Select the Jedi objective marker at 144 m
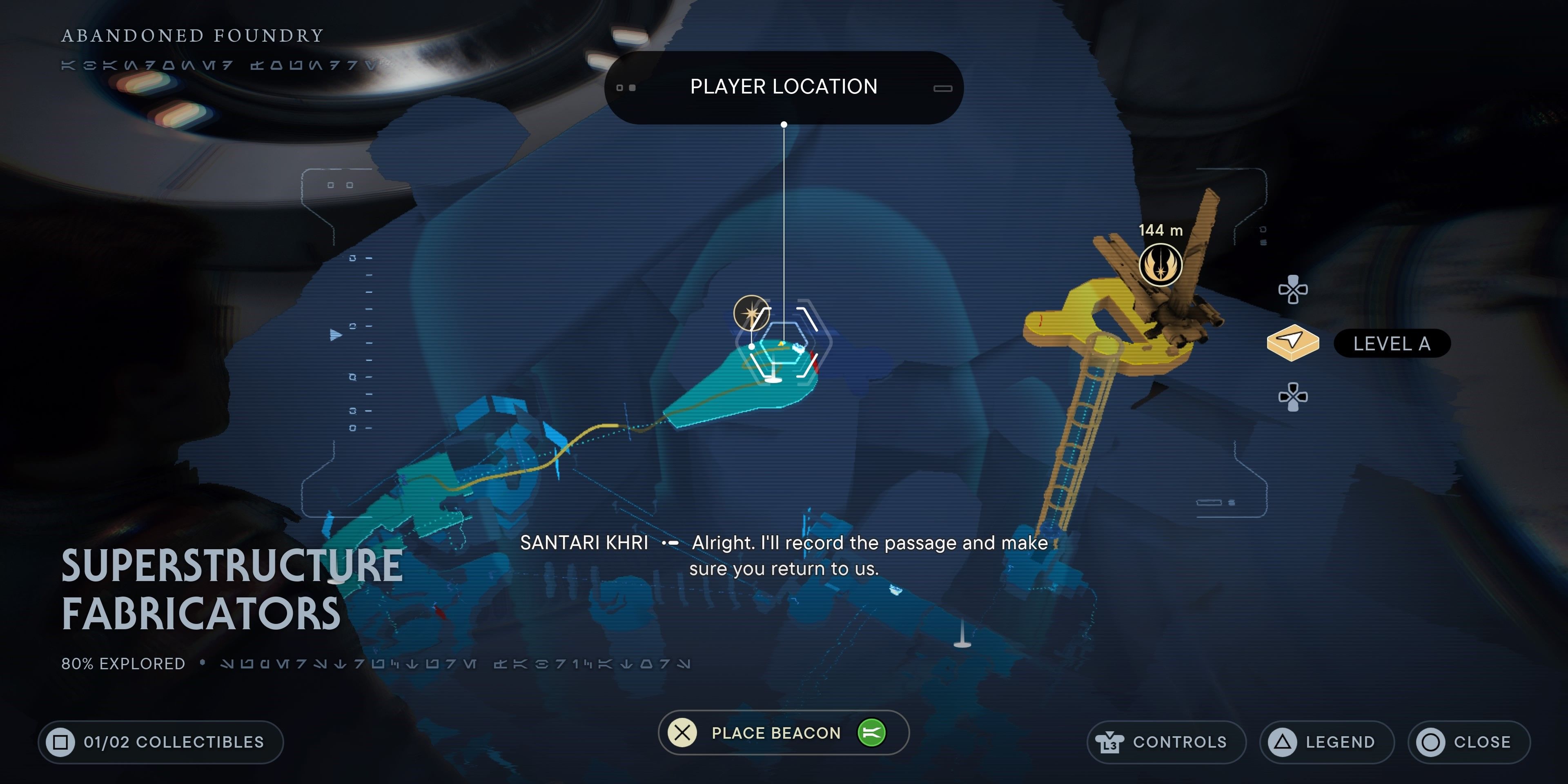Image resolution: width=1568 pixels, height=784 pixels. (x=1160, y=265)
